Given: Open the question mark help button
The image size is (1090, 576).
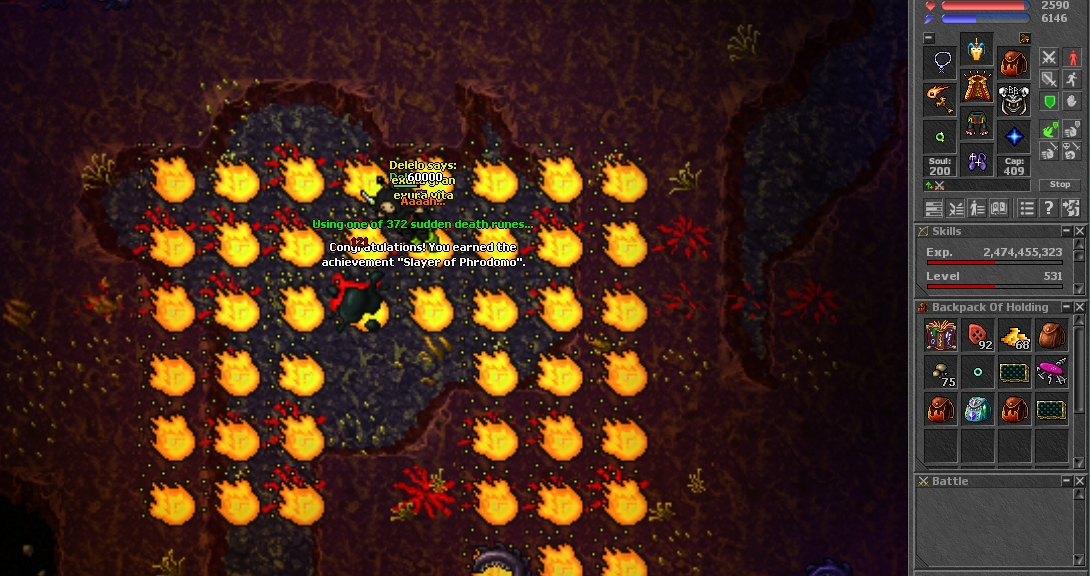Looking at the screenshot, I should pos(1048,208).
